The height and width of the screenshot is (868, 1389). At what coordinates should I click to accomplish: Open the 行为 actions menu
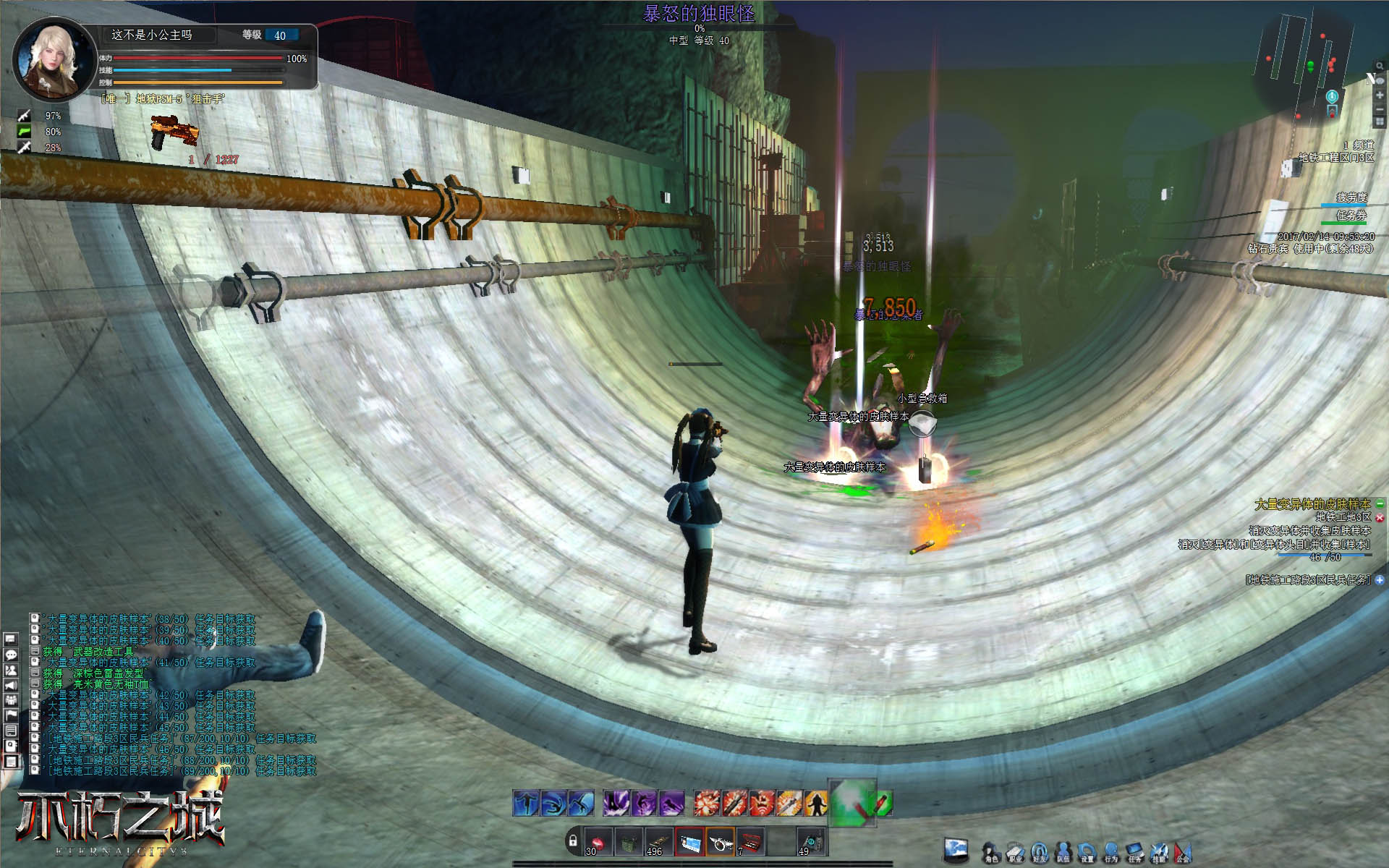tap(1110, 852)
